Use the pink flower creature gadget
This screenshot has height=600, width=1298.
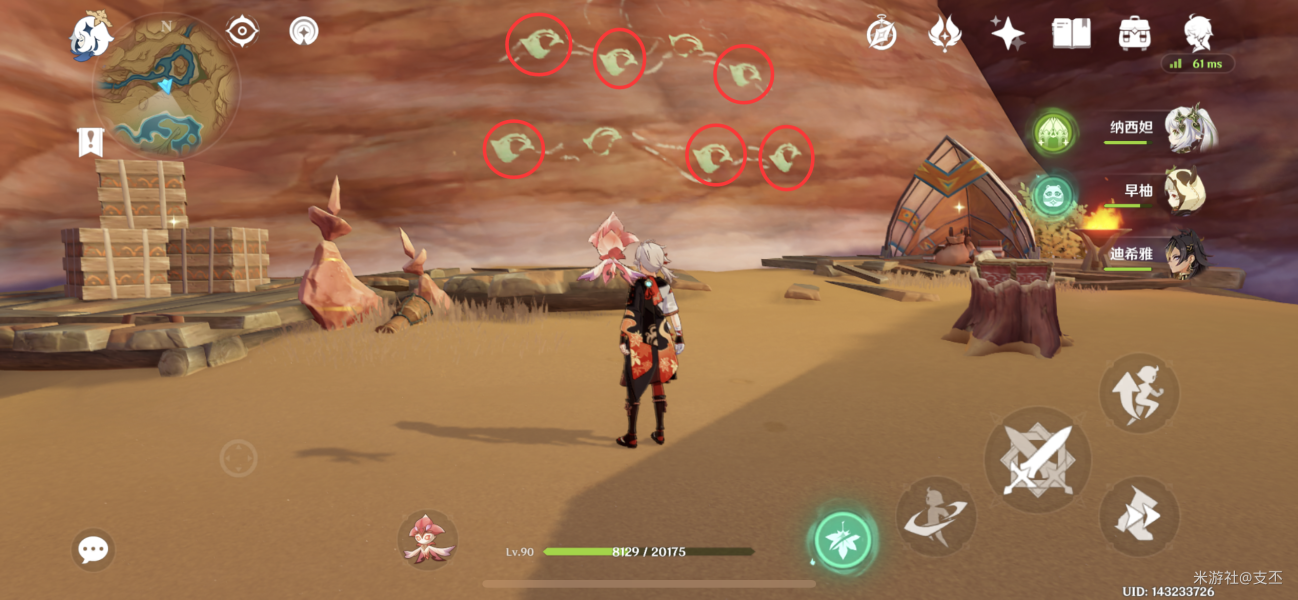point(428,539)
